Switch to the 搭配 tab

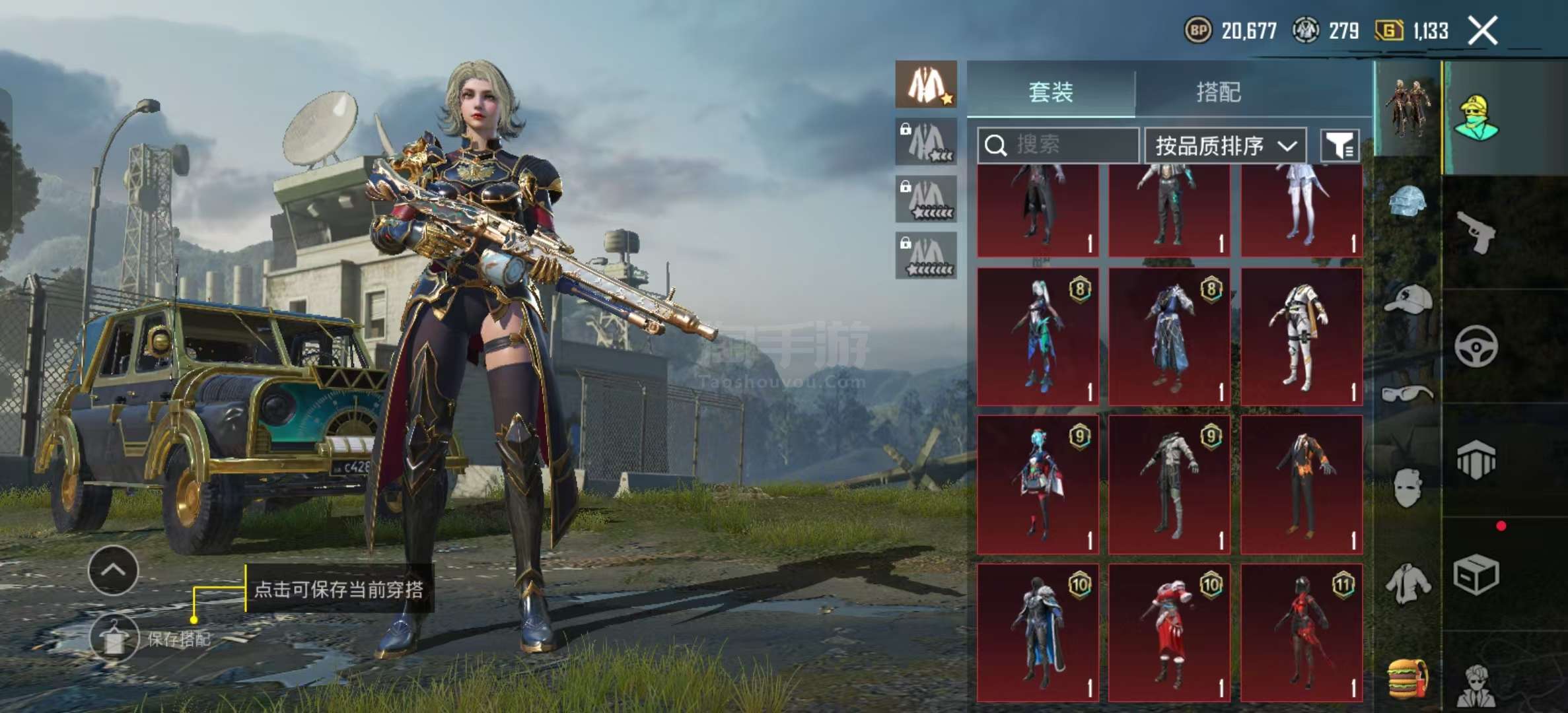1219,91
